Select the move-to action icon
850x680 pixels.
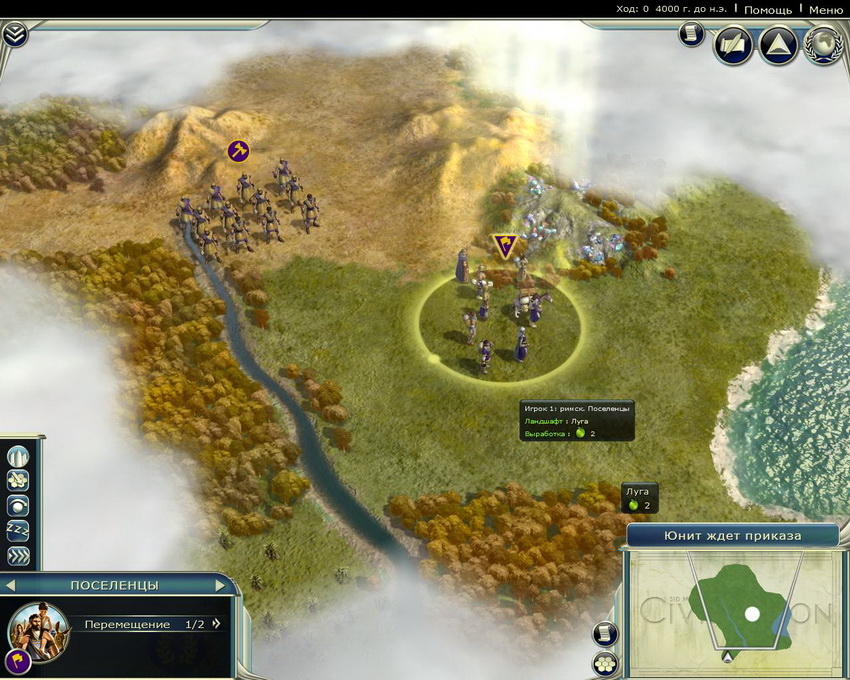pos(20,482)
